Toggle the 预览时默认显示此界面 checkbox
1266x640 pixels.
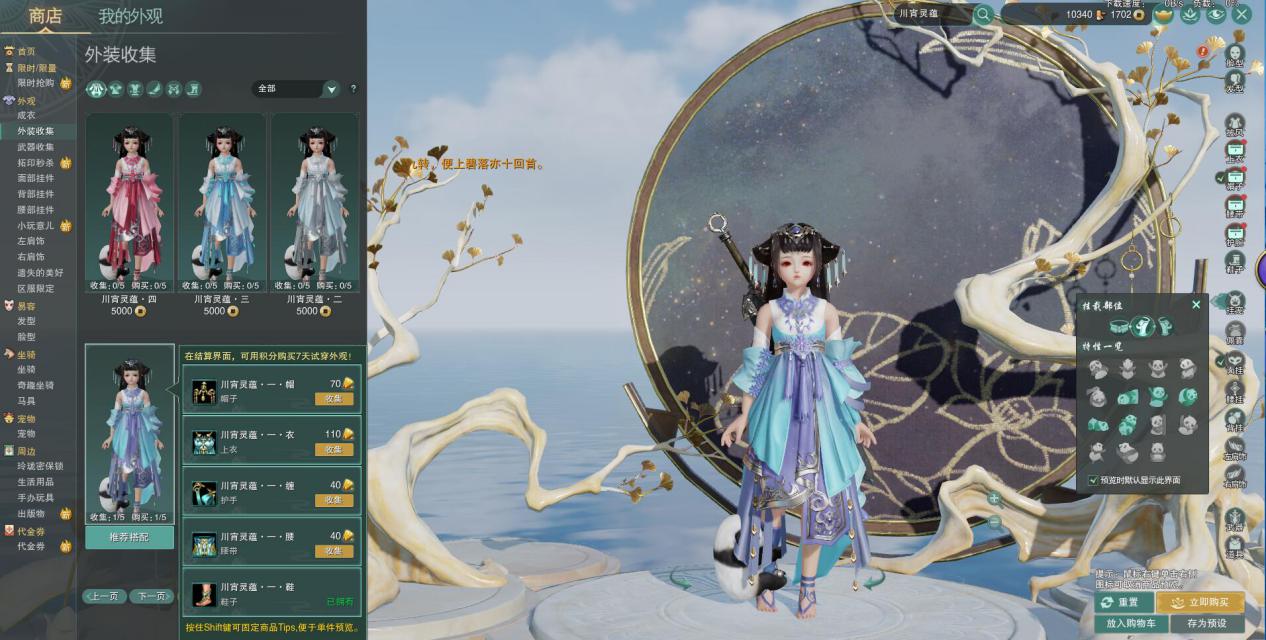tap(1094, 480)
